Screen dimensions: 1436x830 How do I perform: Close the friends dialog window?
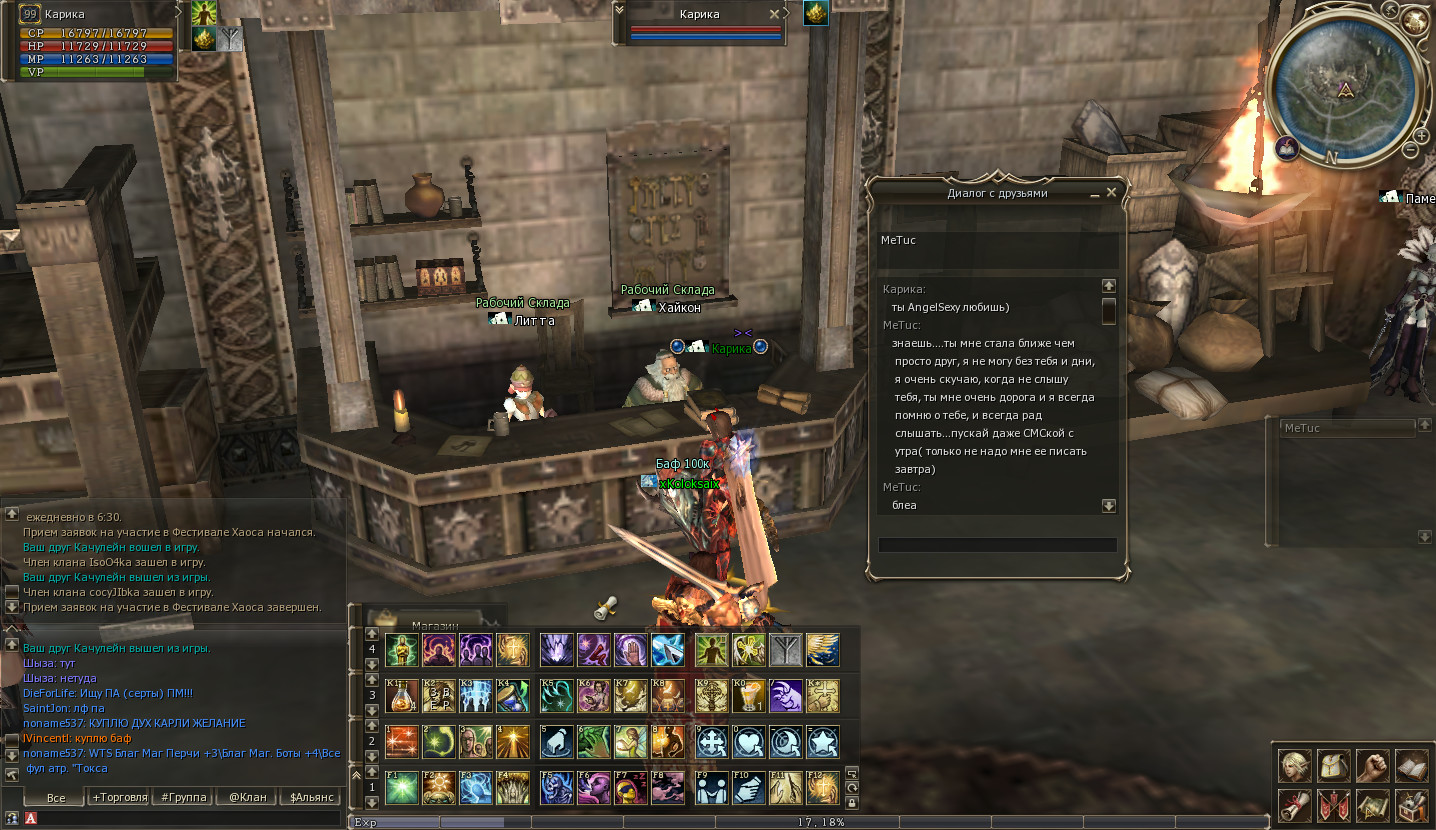[x=1111, y=192]
